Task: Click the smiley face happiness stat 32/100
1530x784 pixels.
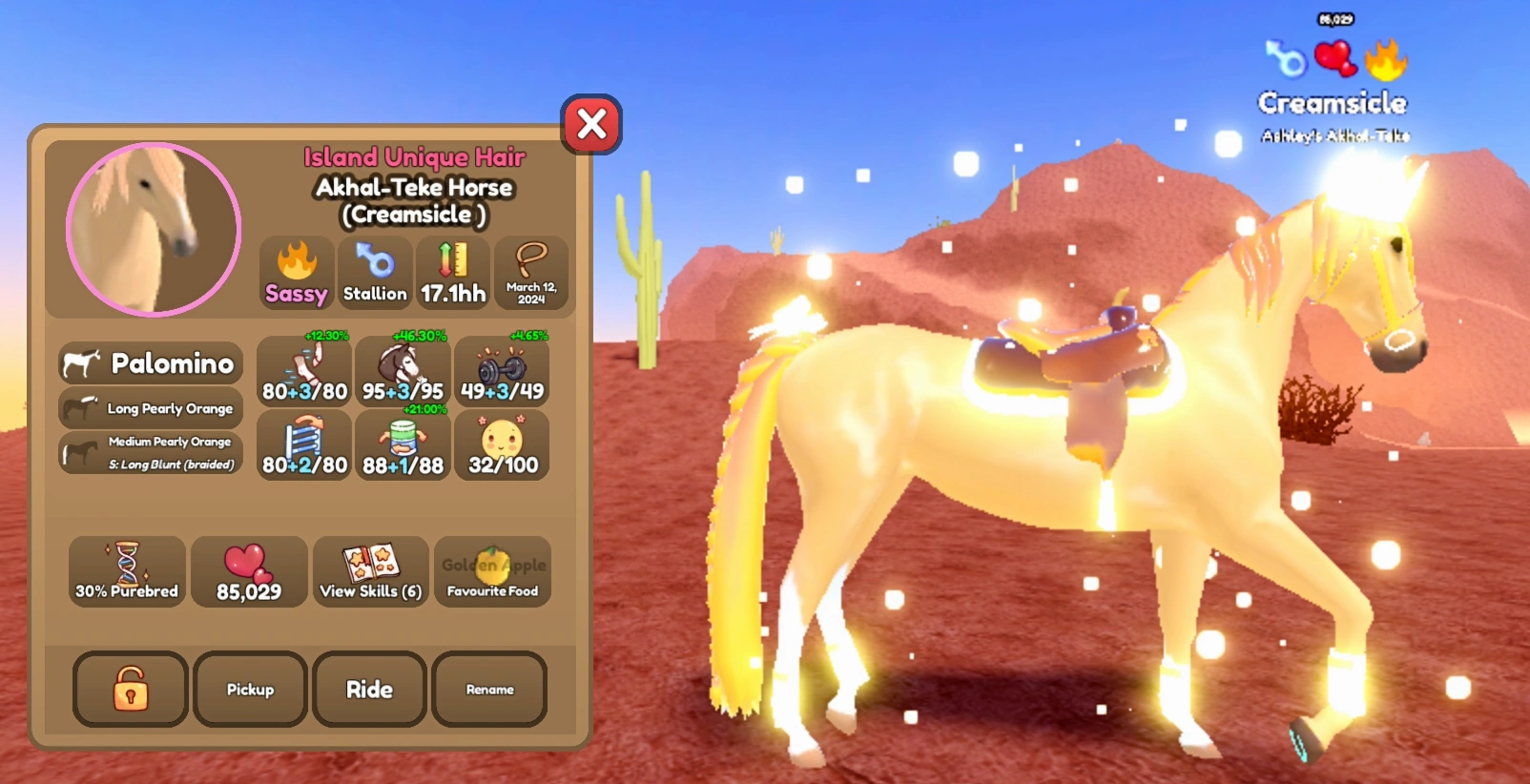Action: tap(502, 444)
